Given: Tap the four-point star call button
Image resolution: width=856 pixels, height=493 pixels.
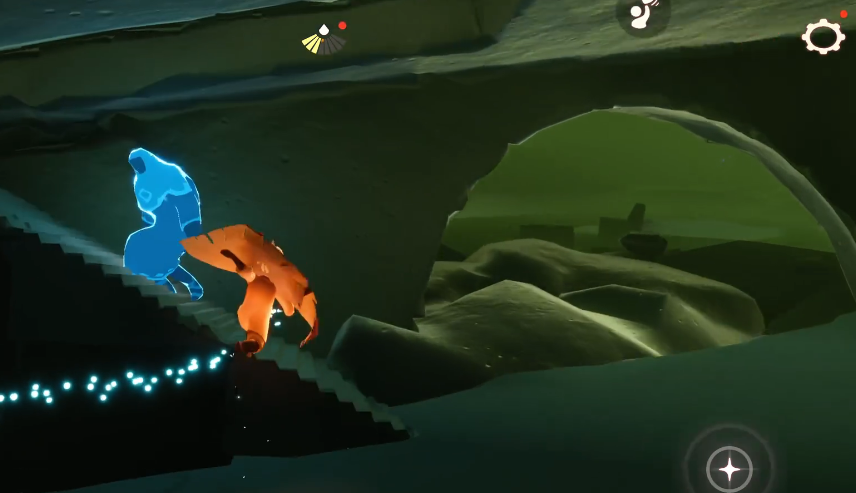Looking at the screenshot, I should tap(730, 468).
